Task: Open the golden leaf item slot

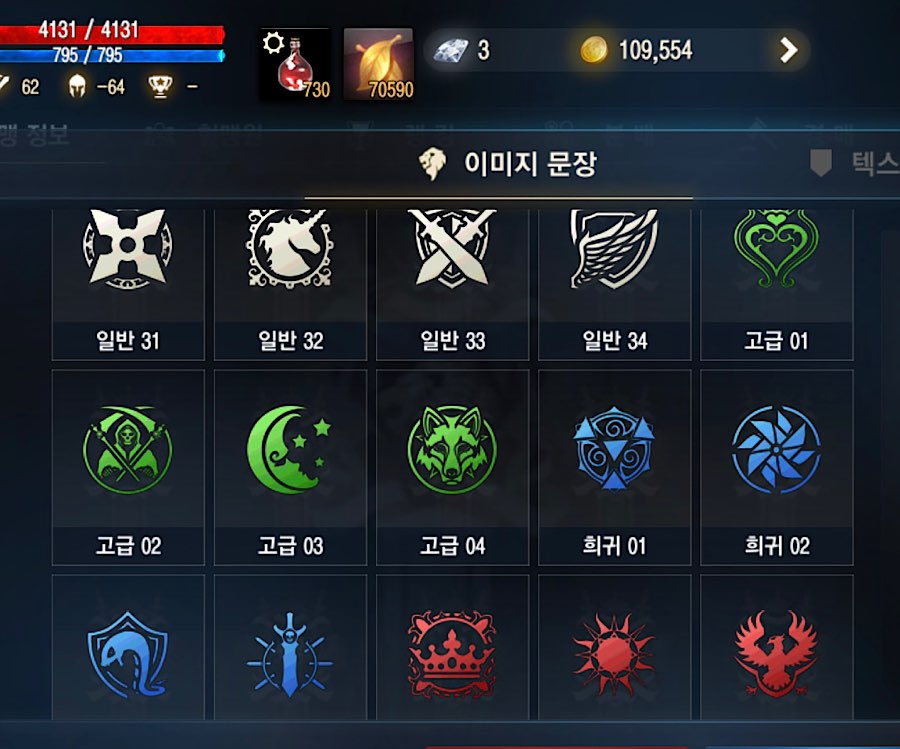Action: click(x=378, y=65)
